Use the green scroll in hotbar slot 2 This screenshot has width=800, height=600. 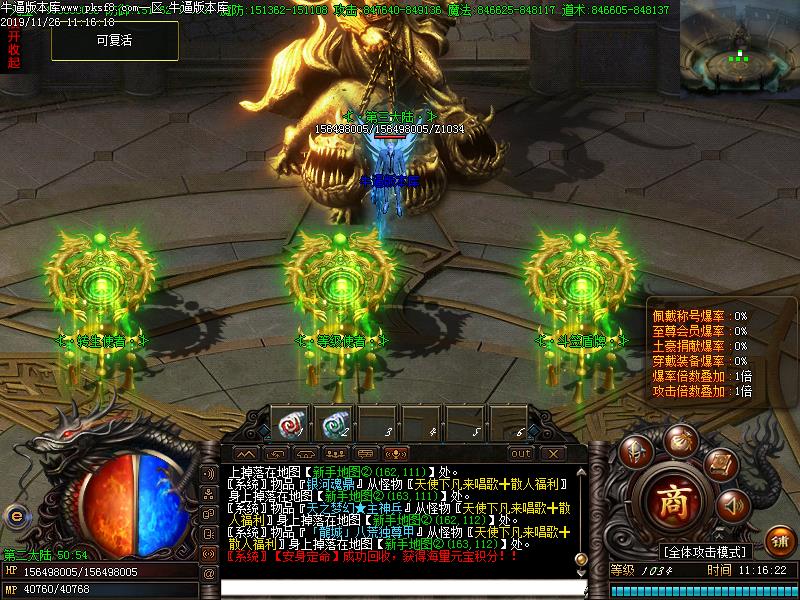[x=337, y=424]
